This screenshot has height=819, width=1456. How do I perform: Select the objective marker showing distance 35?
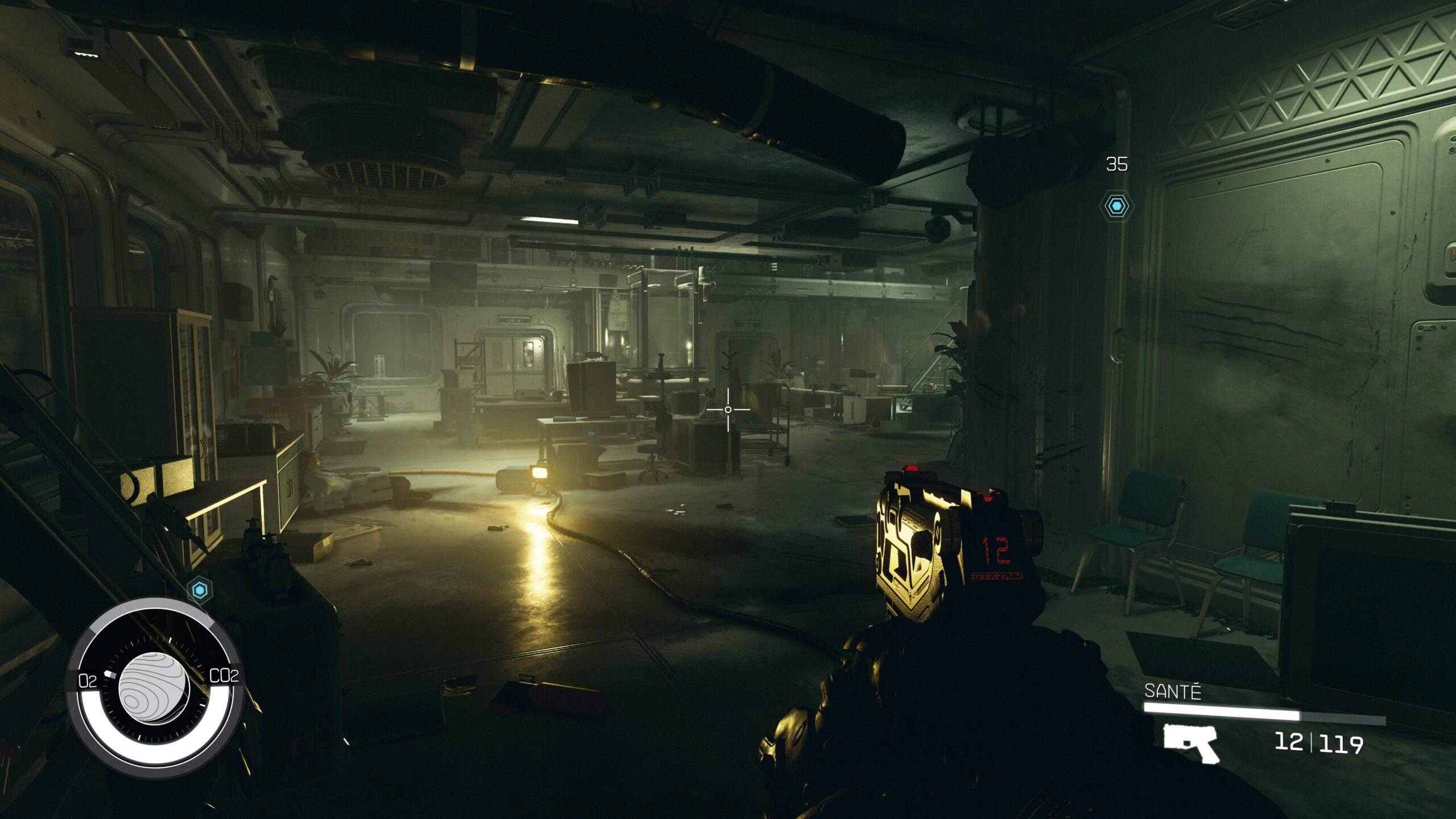click(1116, 205)
